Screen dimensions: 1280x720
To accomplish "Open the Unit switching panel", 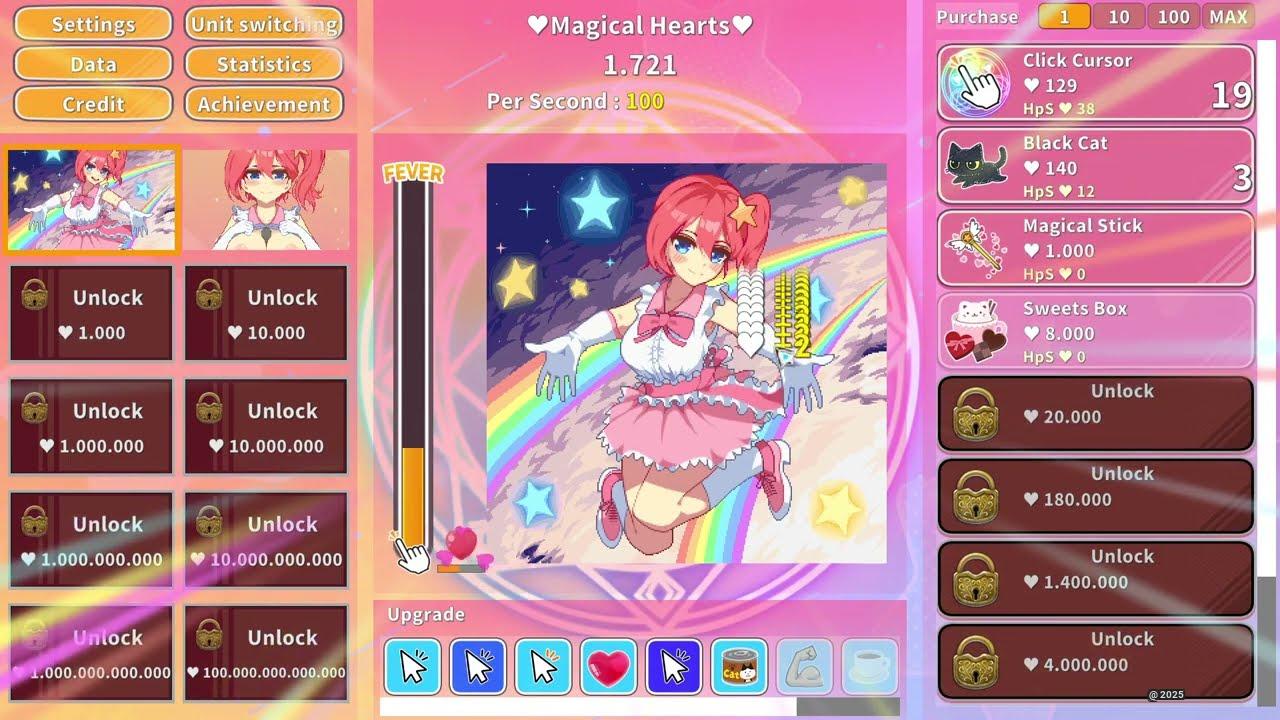I will (263, 24).
